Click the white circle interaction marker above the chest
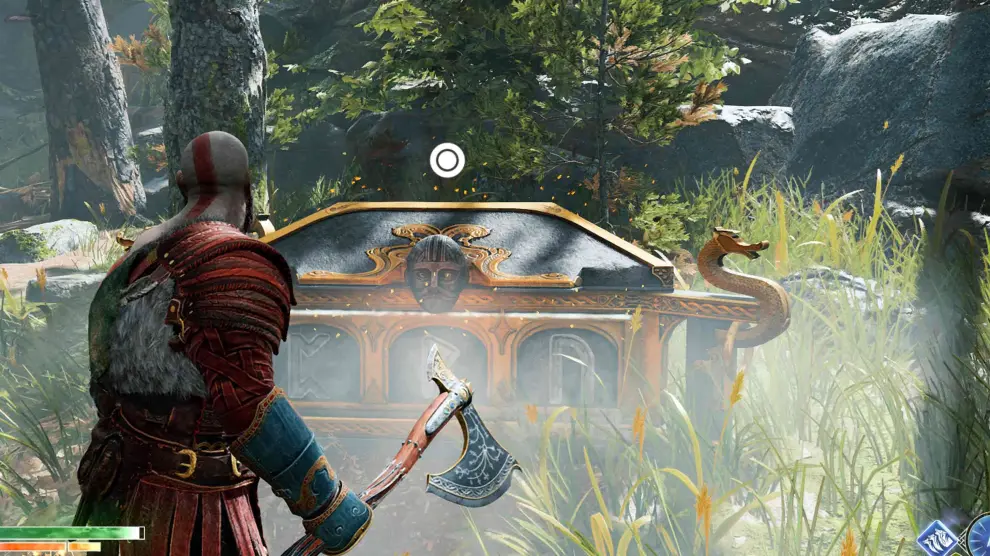This screenshot has height=556, width=990. 447,160
